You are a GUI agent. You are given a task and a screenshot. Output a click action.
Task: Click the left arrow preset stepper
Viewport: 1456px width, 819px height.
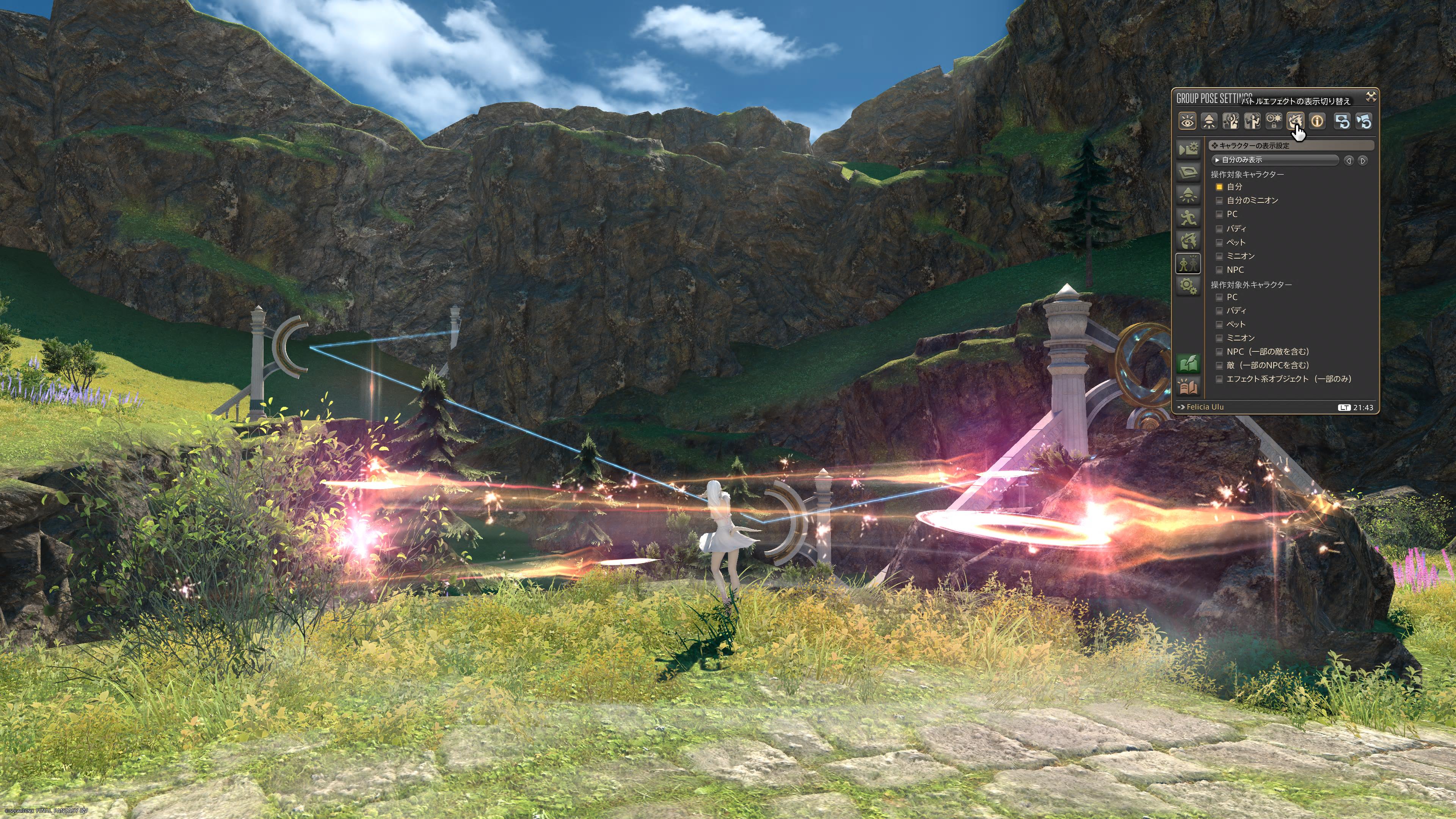pos(1349,161)
